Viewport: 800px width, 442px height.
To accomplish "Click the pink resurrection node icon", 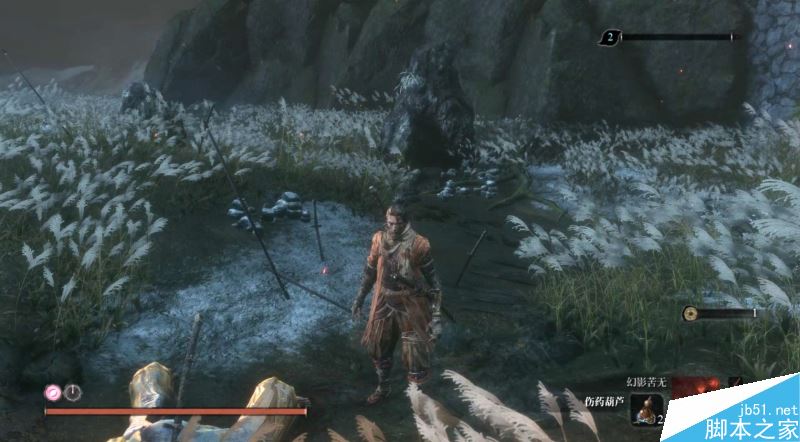I will 52,393.
